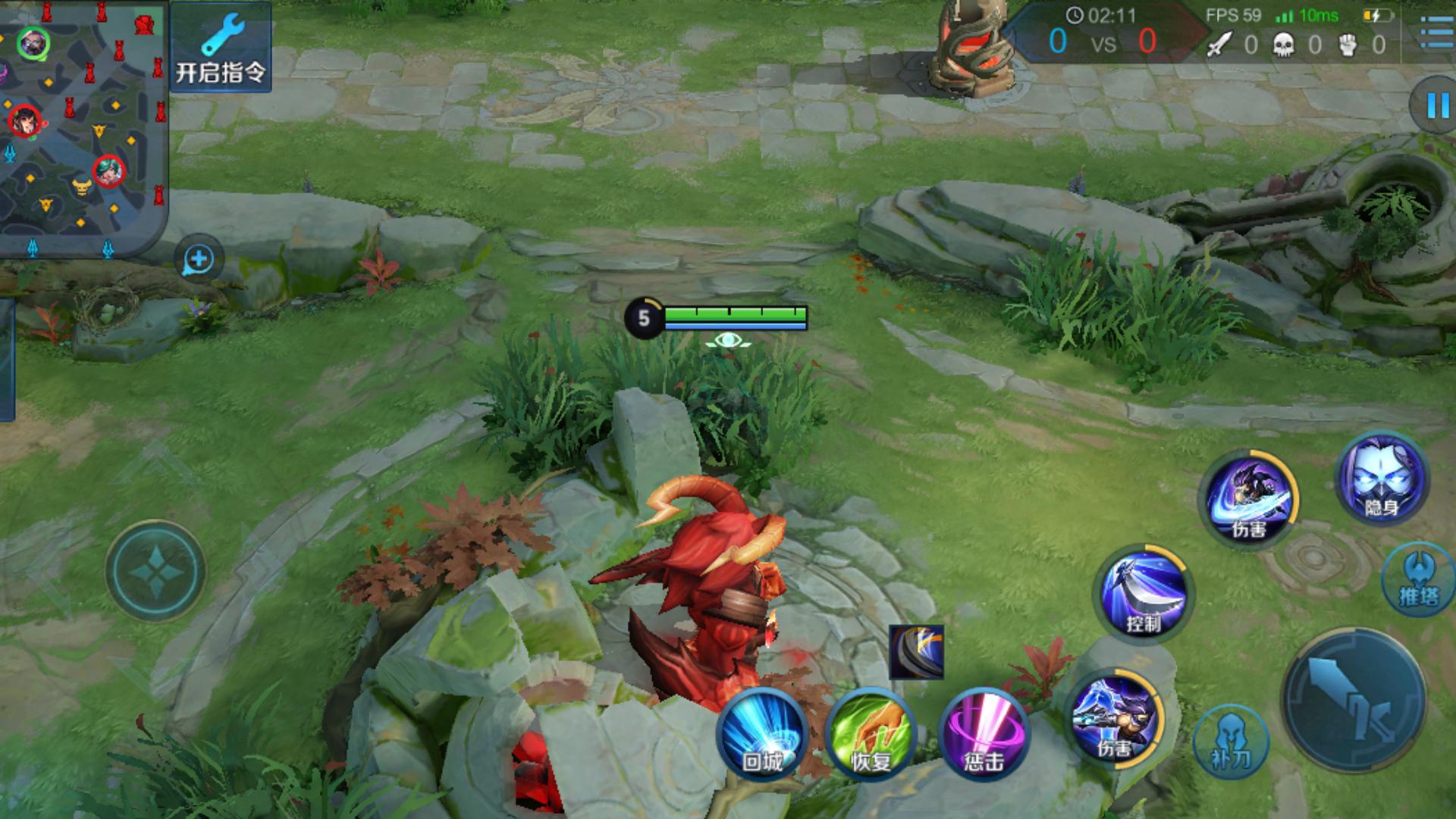Cast the 控制 control blade skill

pyautogui.click(x=1143, y=593)
